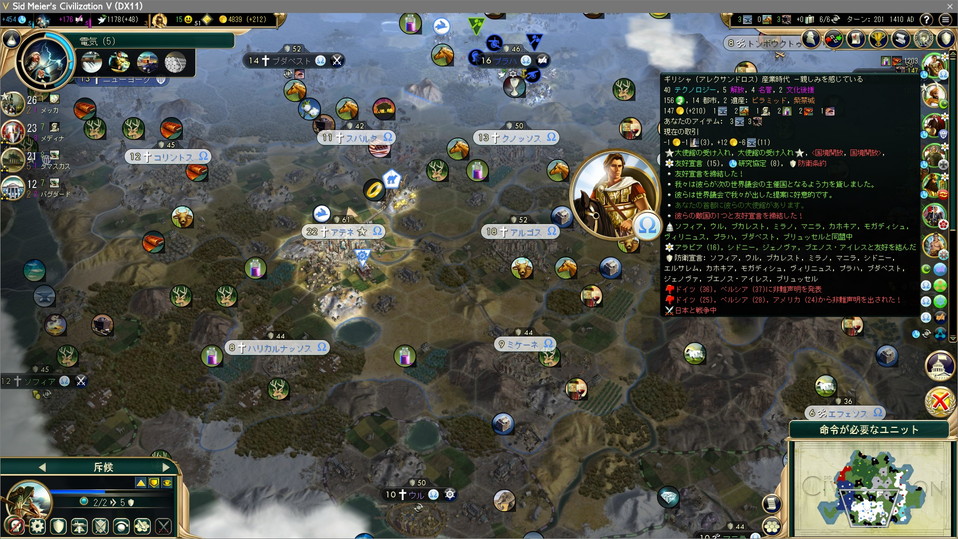The width and height of the screenshot is (958, 539).
Task: Select previous unit with left arrow
Action: (x=42, y=467)
